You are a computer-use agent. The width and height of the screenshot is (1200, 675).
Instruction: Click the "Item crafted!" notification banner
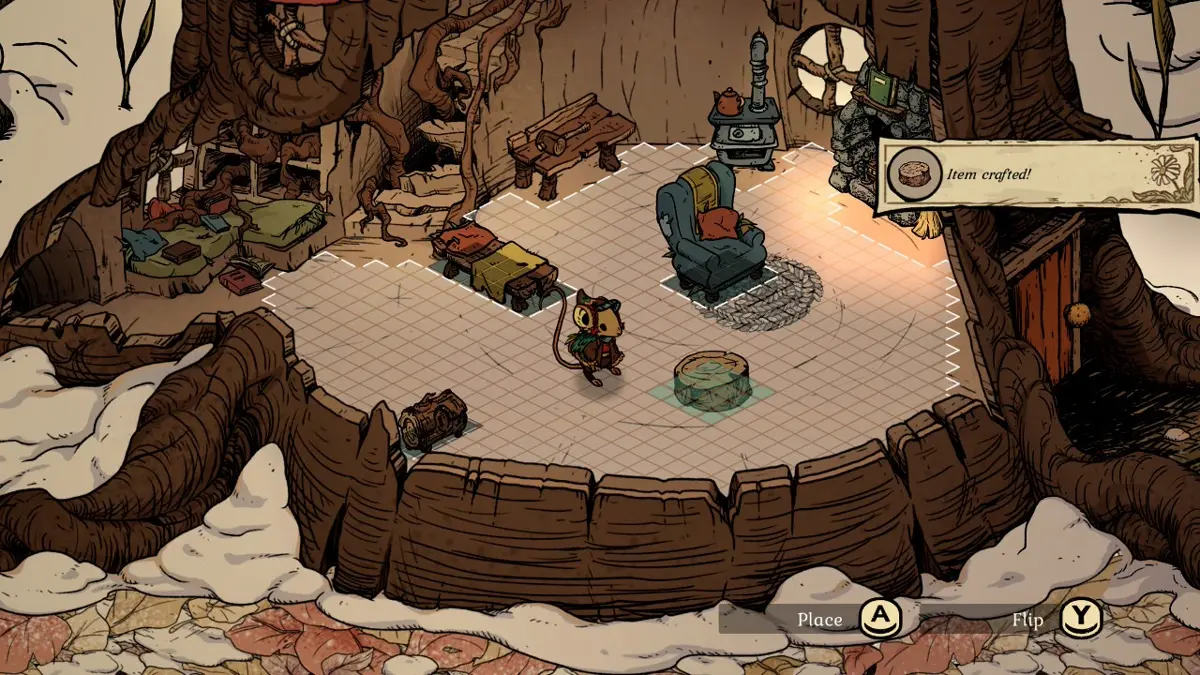click(x=1037, y=175)
